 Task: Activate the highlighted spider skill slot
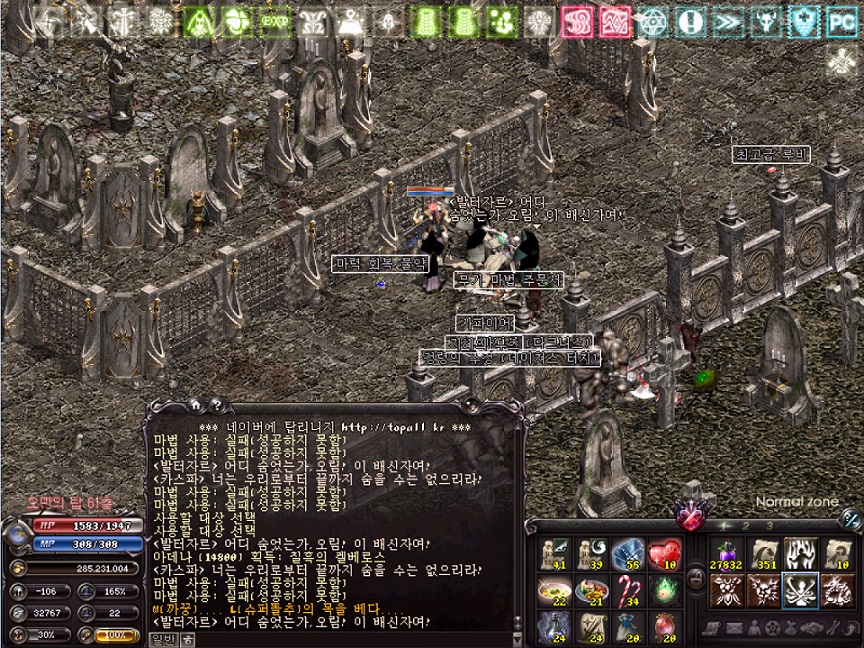(802, 591)
